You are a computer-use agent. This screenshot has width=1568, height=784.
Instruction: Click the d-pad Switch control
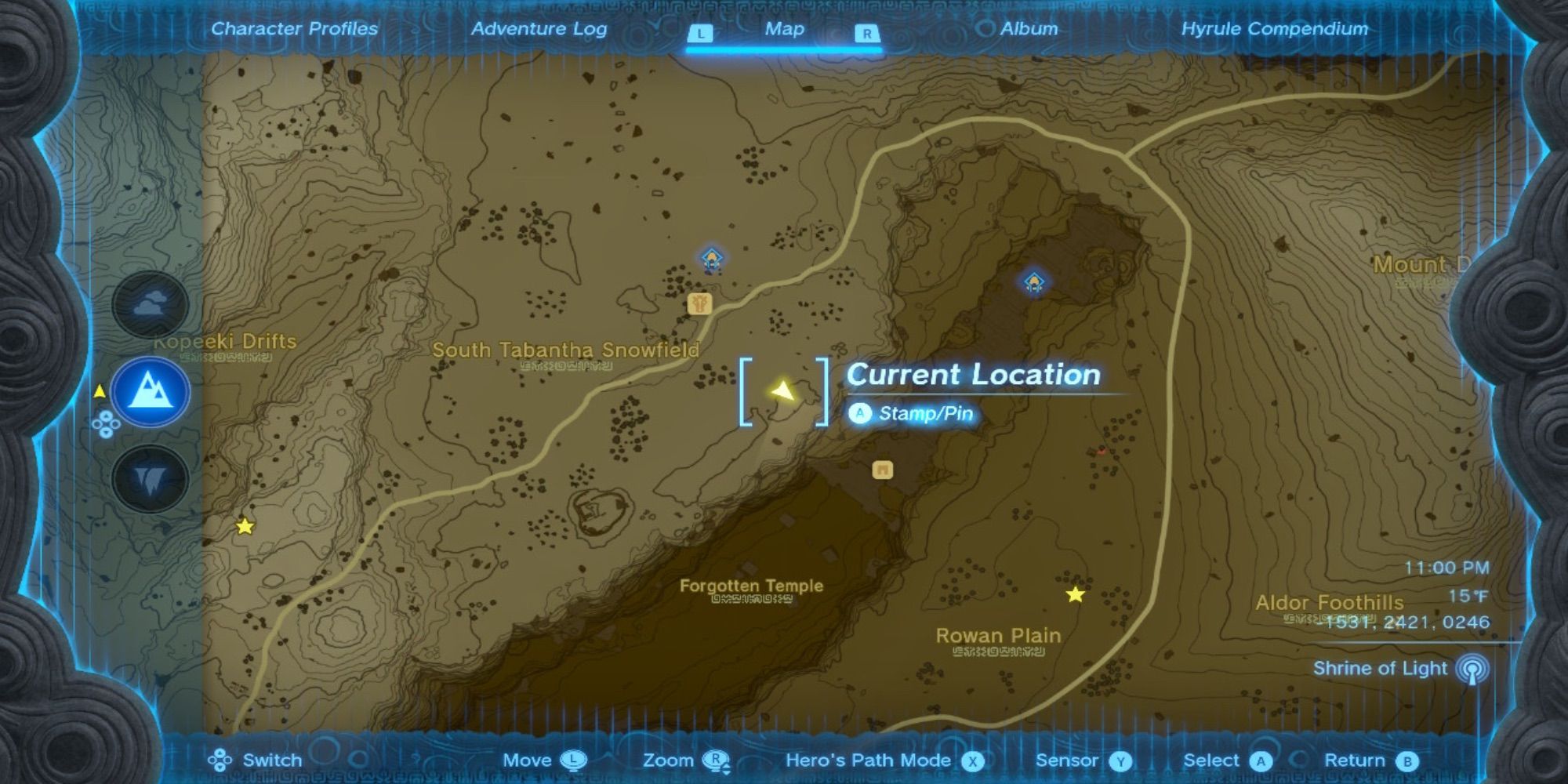220,760
